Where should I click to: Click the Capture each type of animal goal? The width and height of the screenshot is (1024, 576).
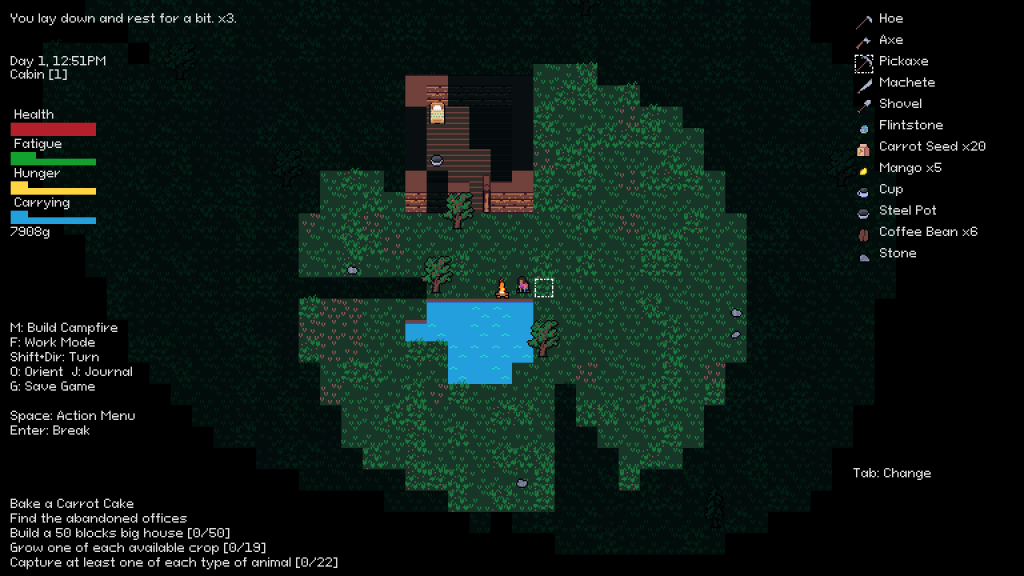coord(174,563)
